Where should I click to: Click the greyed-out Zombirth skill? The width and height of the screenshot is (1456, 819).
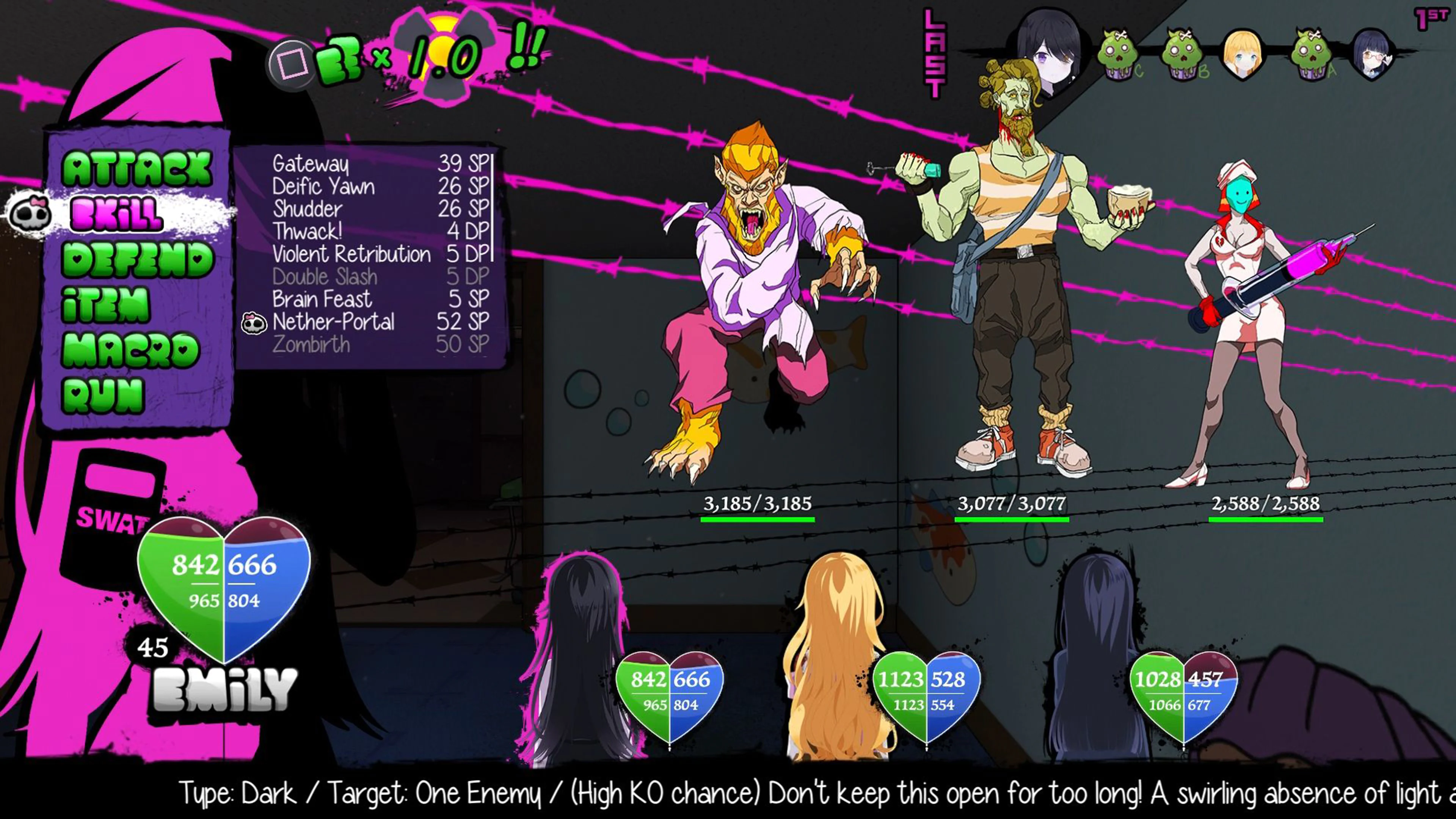[311, 345]
